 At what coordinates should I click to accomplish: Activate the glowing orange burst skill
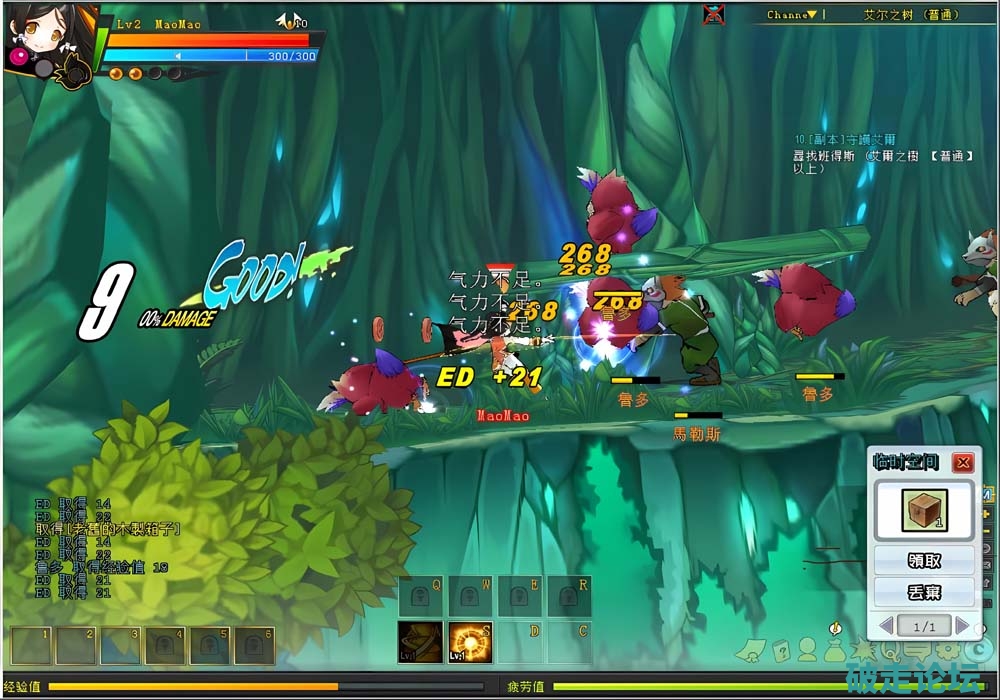point(469,642)
